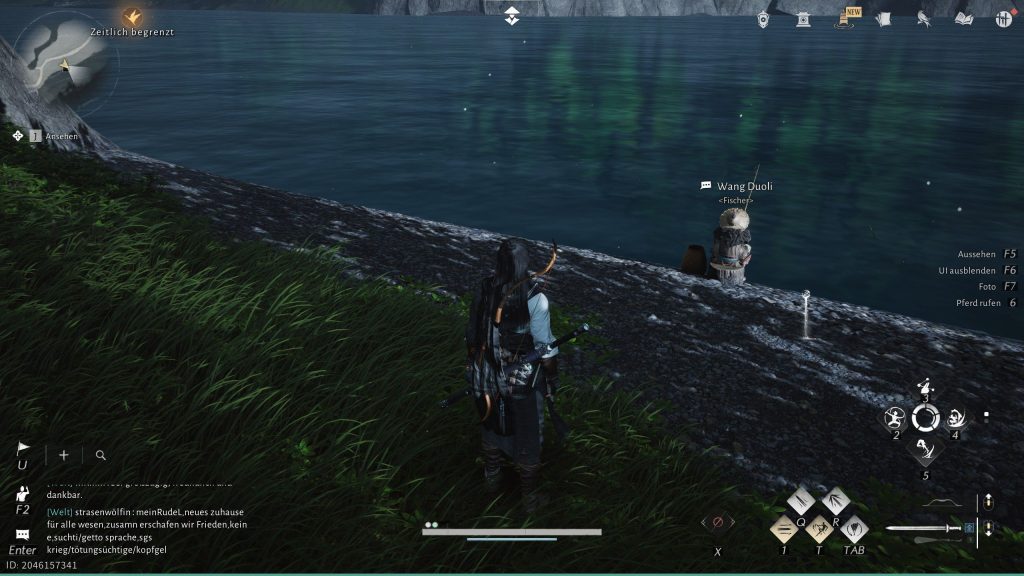
Task: Use the slot 5 diamond skill icon
Action: 926,451
